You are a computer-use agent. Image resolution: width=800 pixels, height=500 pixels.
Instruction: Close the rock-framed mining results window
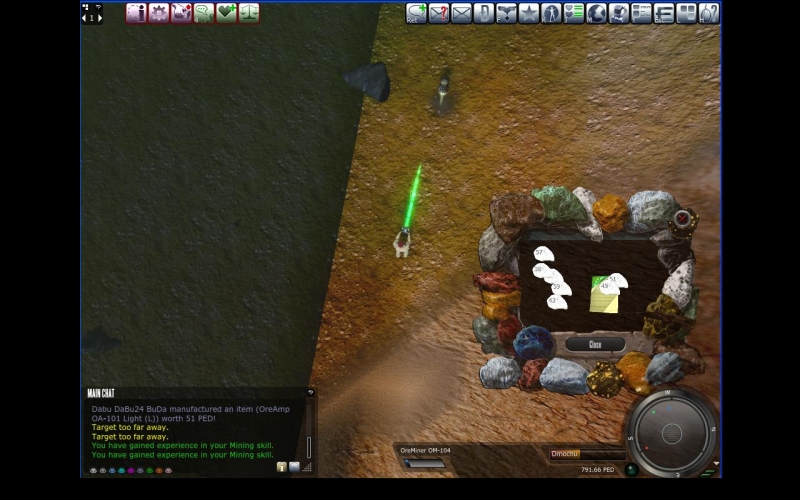[594, 344]
